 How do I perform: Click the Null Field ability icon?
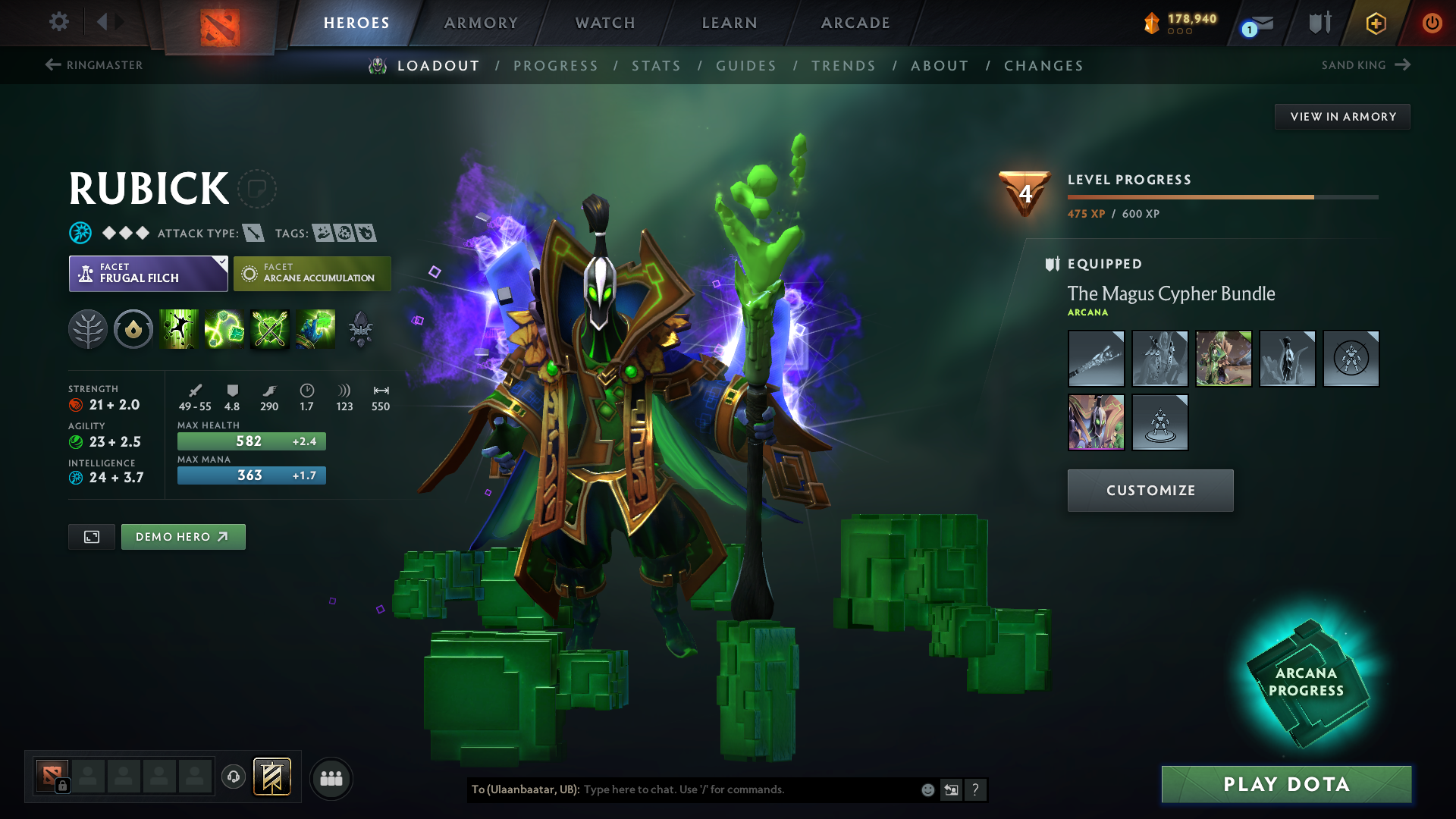[x=270, y=329]
